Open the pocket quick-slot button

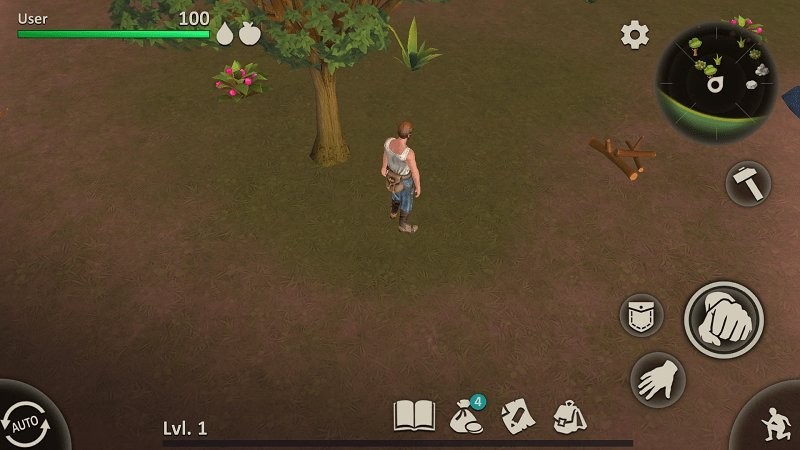pyautogui.click(x=641, y=315)
